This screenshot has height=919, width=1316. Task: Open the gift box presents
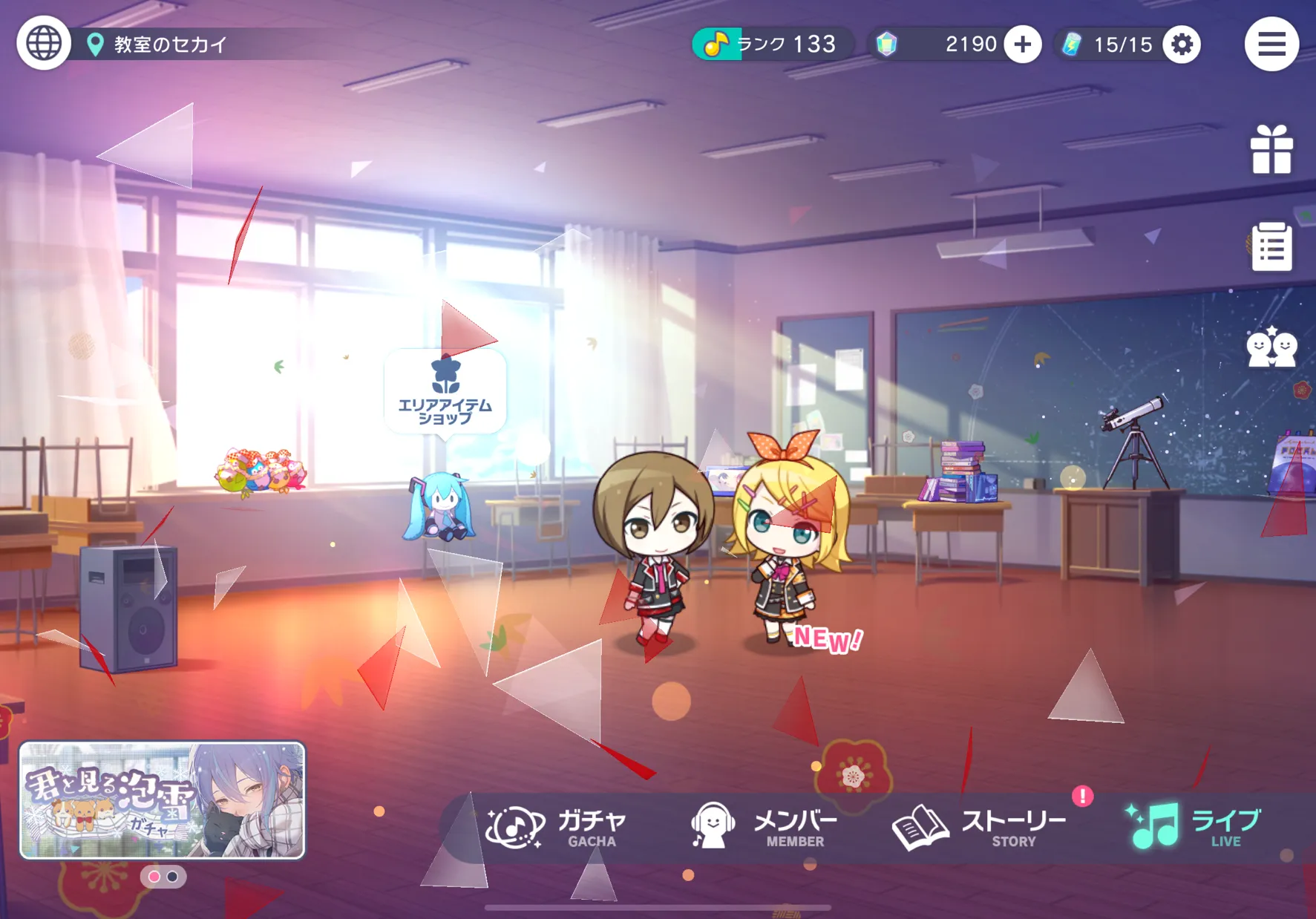(1271, 149)
